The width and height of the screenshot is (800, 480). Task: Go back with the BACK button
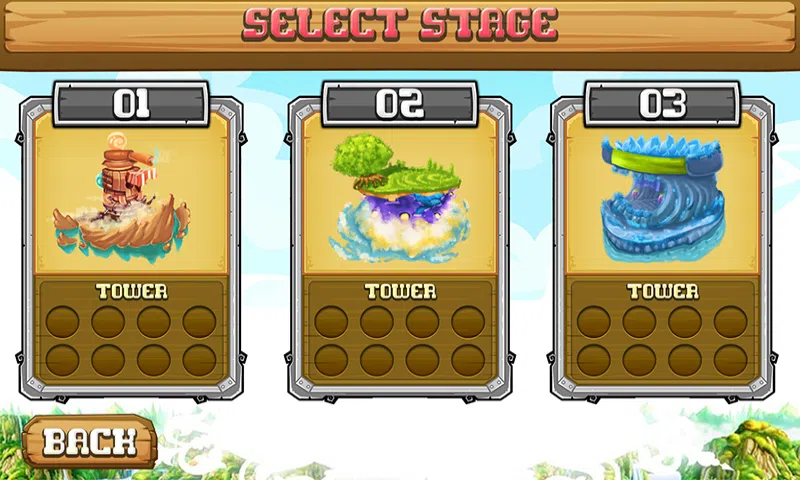point(89,441)
